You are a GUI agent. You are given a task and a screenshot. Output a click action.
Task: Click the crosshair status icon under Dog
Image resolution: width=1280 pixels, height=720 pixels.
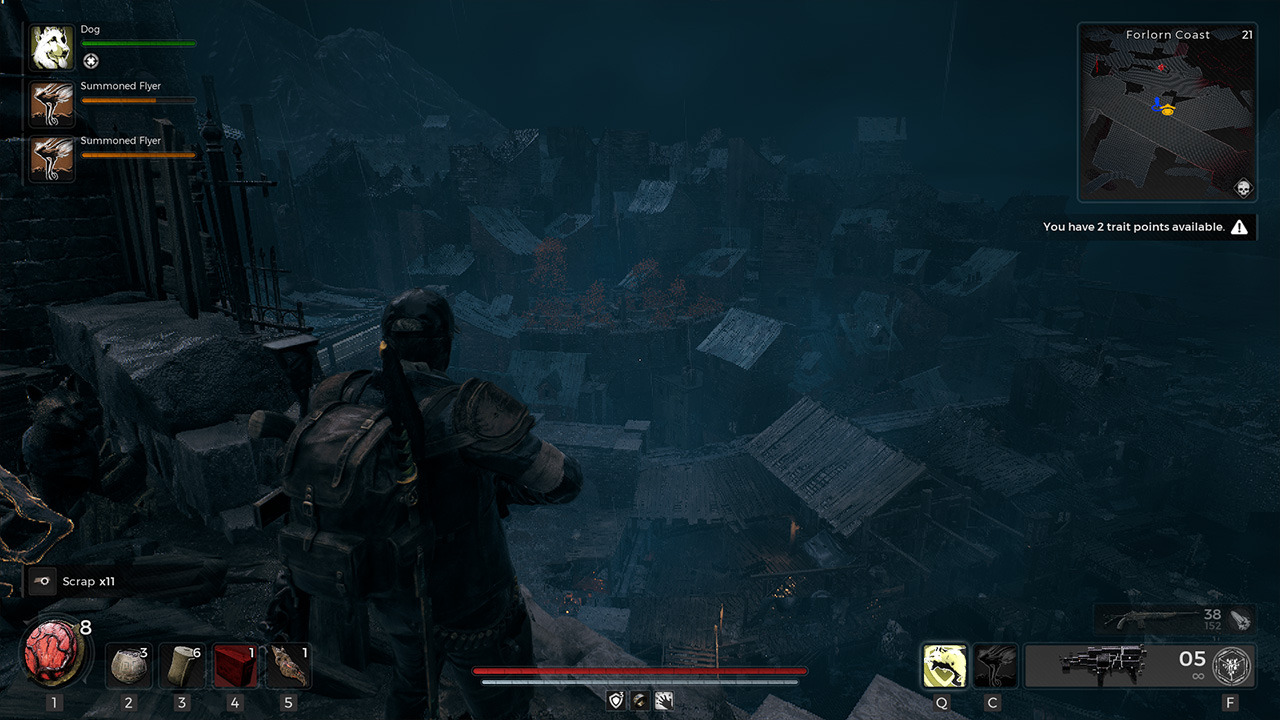click(x=91, y=61)
